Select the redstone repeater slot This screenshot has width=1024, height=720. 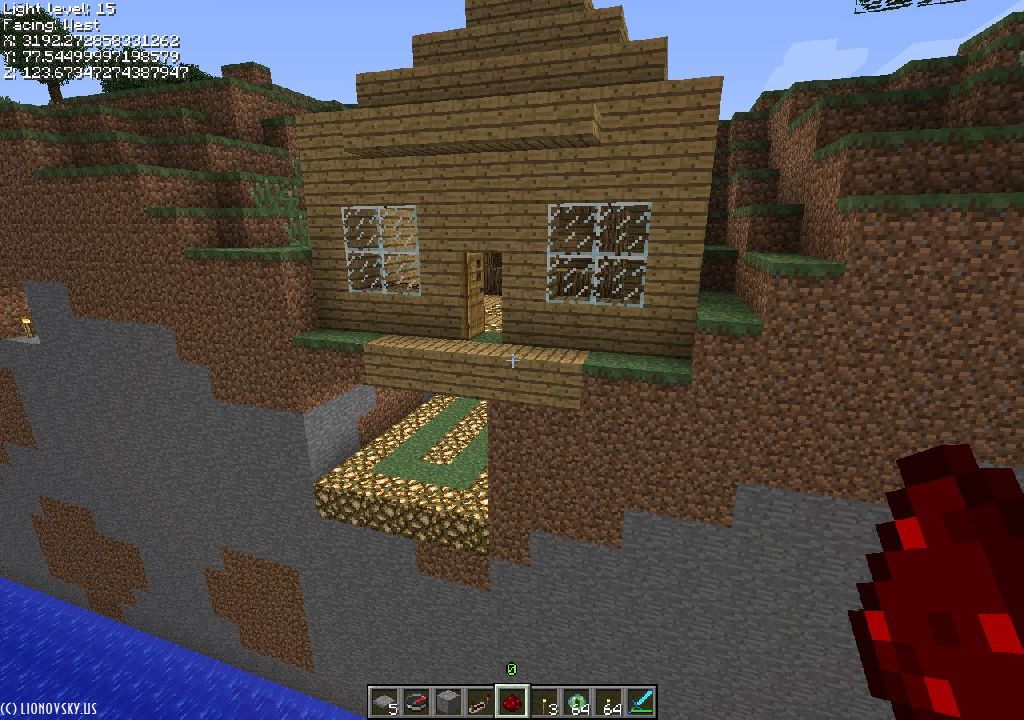point(480,701)
